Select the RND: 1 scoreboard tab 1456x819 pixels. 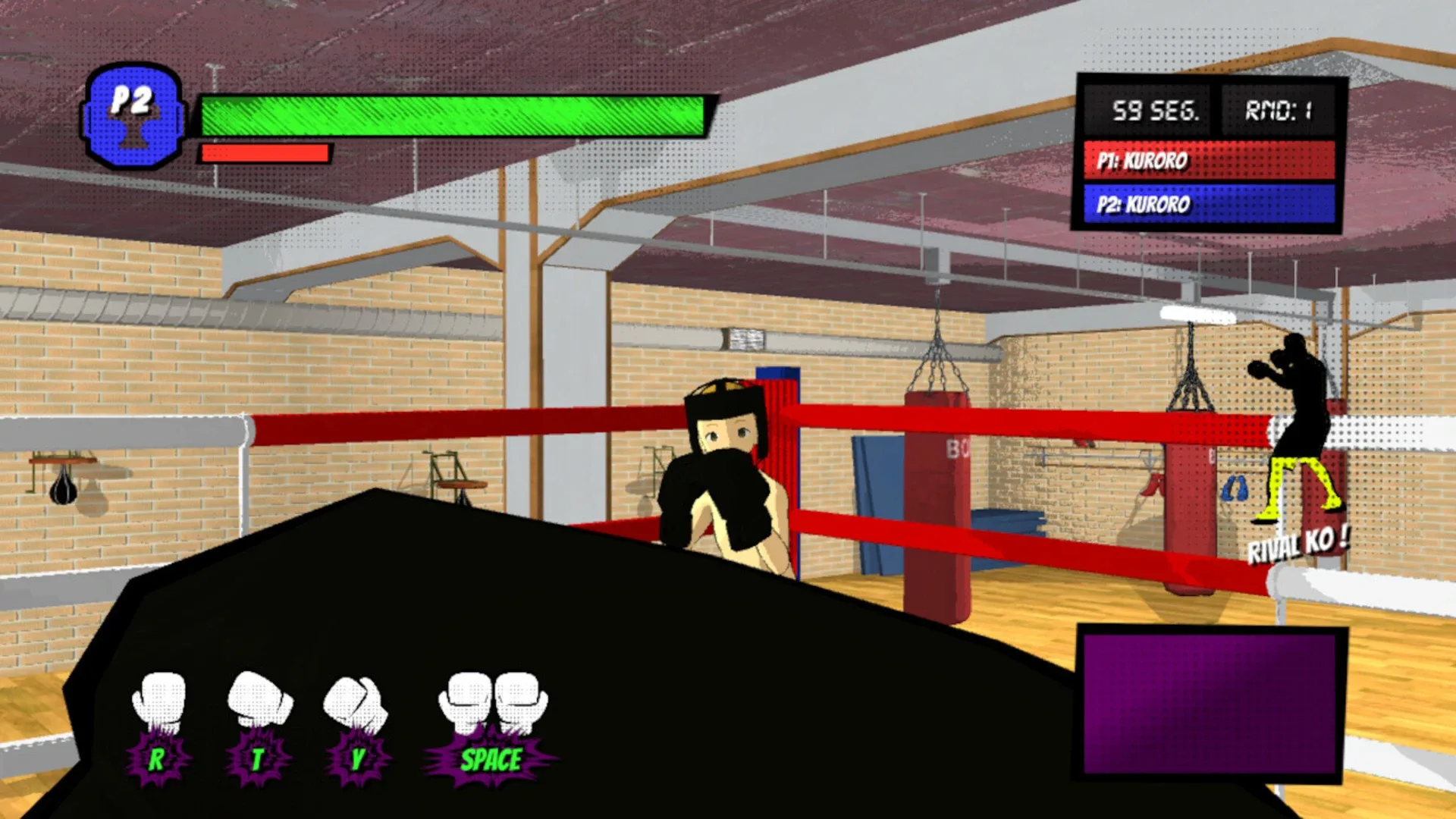(x=1280, y=111)
